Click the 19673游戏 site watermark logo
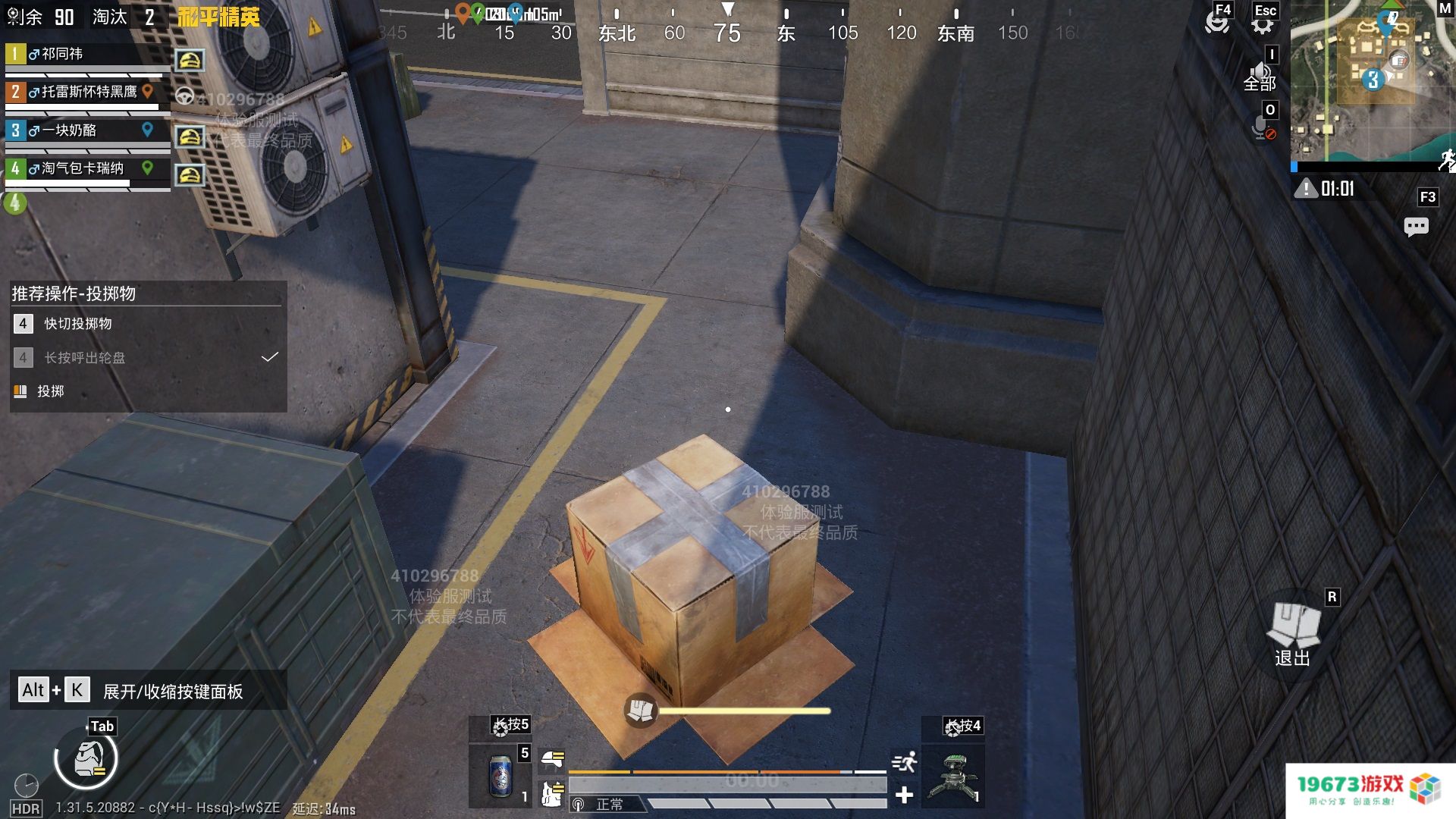Viewport: 1456px width, 819px height. [1370, 790]
